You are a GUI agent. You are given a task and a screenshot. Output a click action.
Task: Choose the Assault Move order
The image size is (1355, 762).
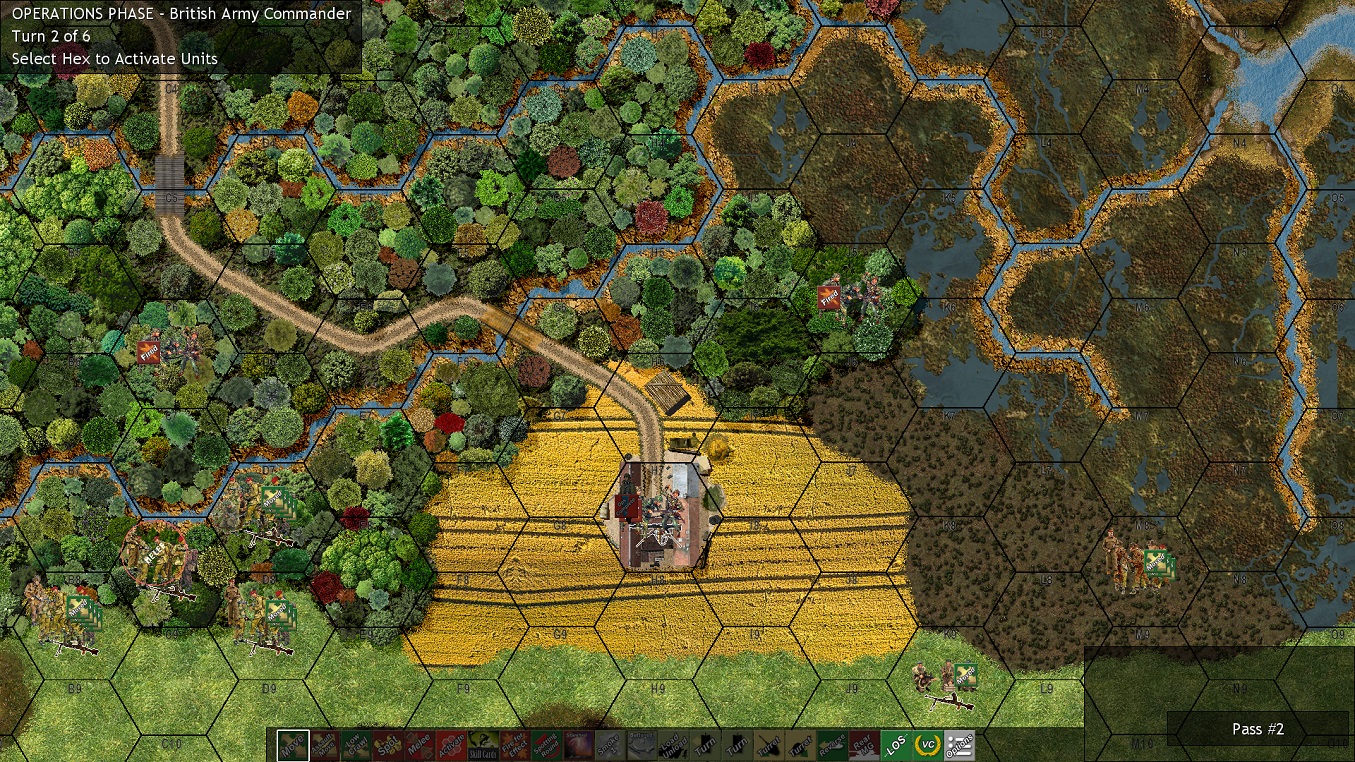[323, 744]
